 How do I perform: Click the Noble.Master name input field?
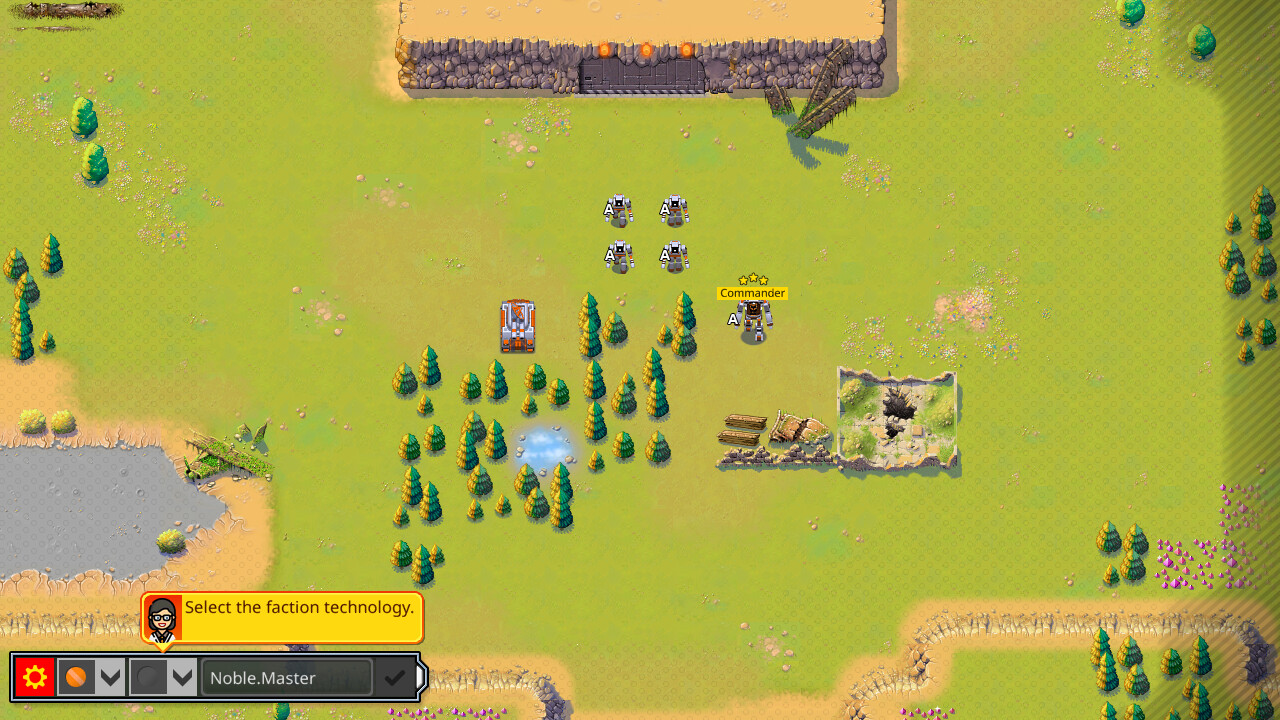click(x=286, y=677)
